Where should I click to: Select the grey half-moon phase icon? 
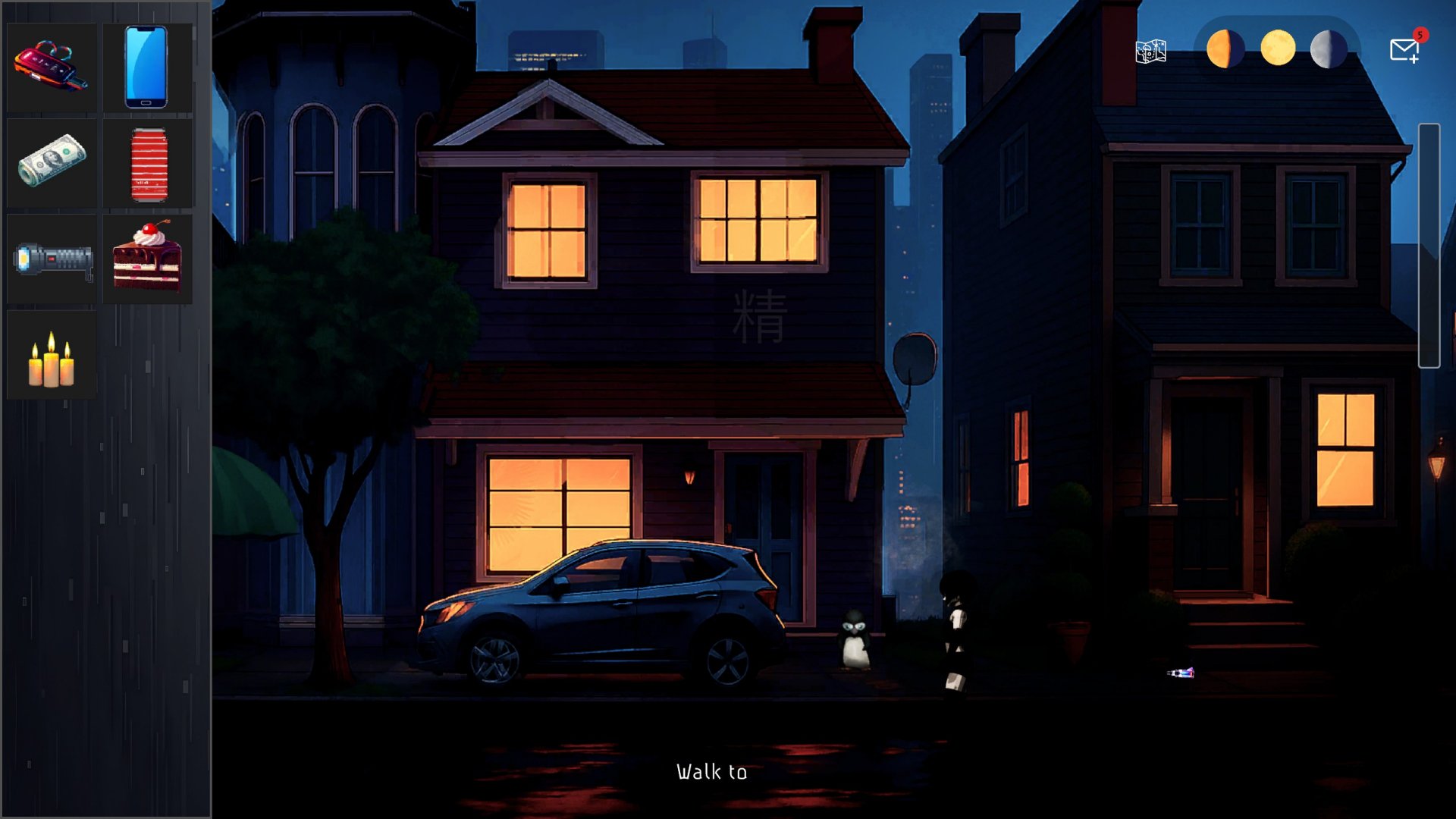tap(1329, 49)
